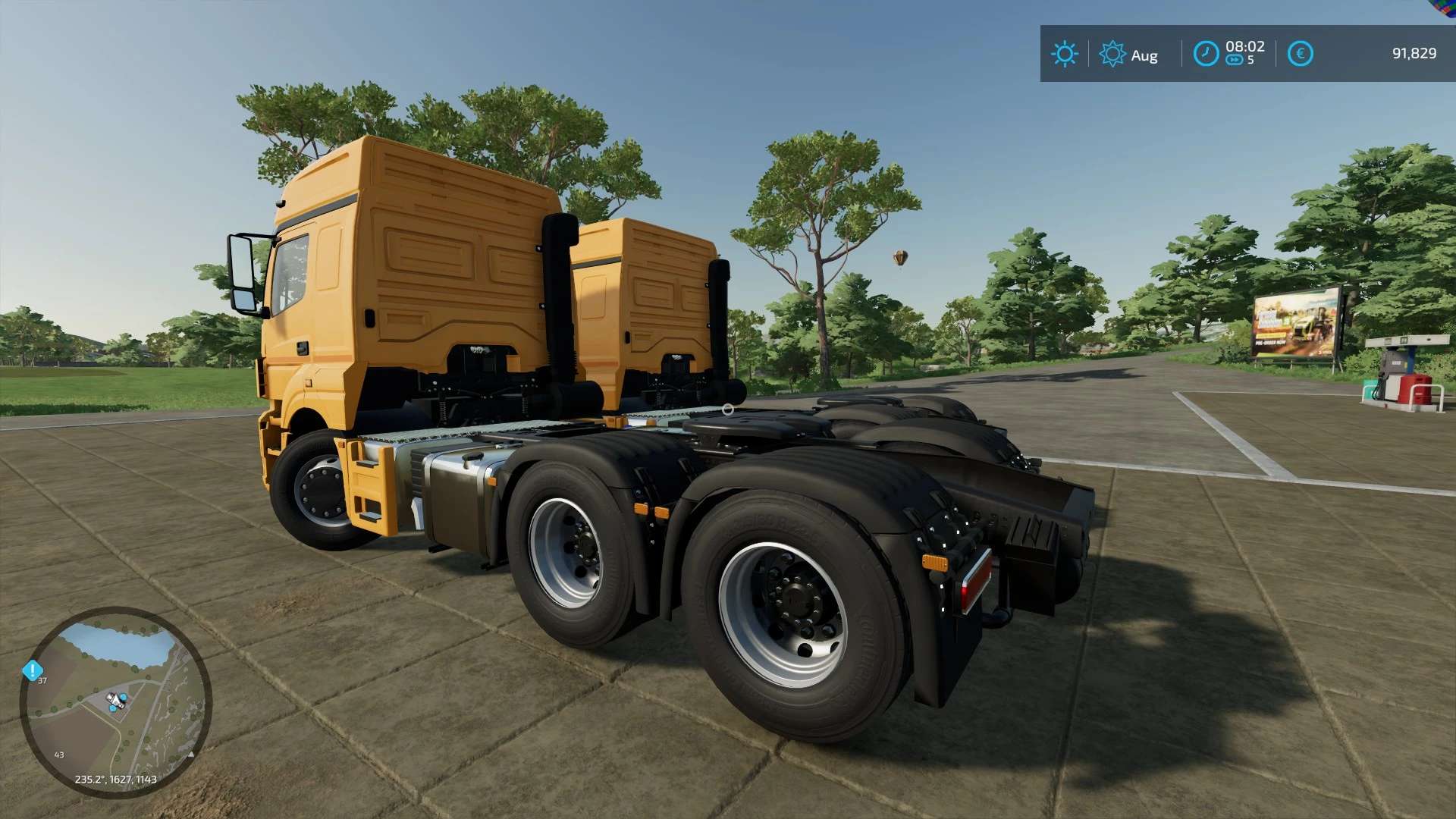Click field number 43 on the minimap
This screenshot has width=1456, height=819.
[x=59, y=755]
